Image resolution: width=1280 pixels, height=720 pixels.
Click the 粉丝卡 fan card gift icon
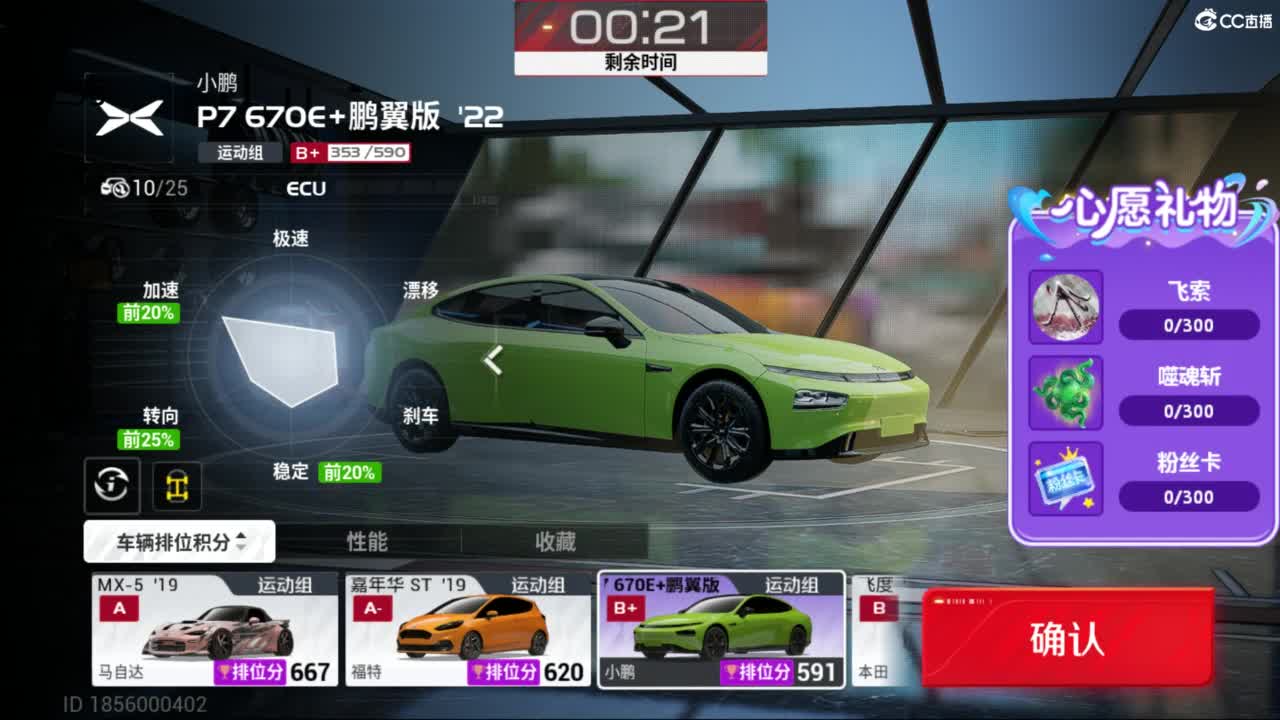click(x=1066, y=480)
